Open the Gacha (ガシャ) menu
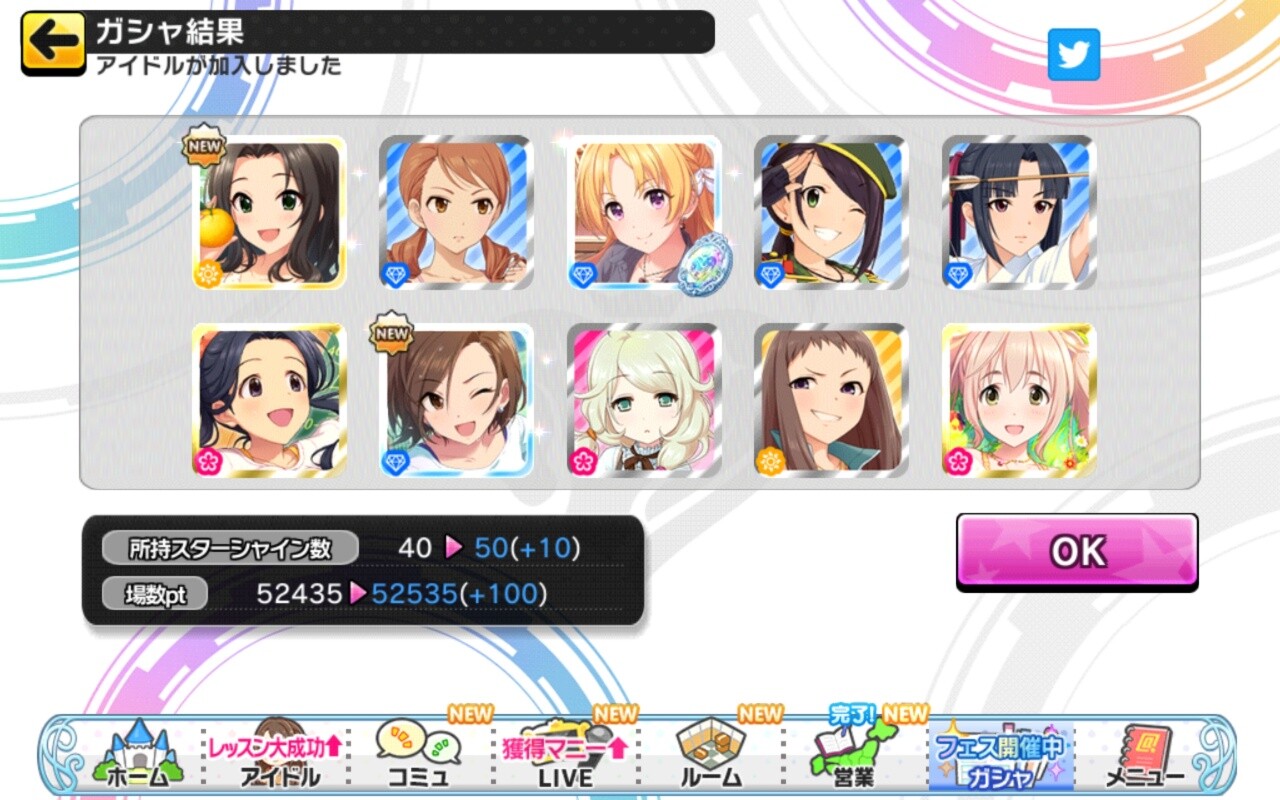The width and height of the screenshot is (1280, 800). (1000, 757)
